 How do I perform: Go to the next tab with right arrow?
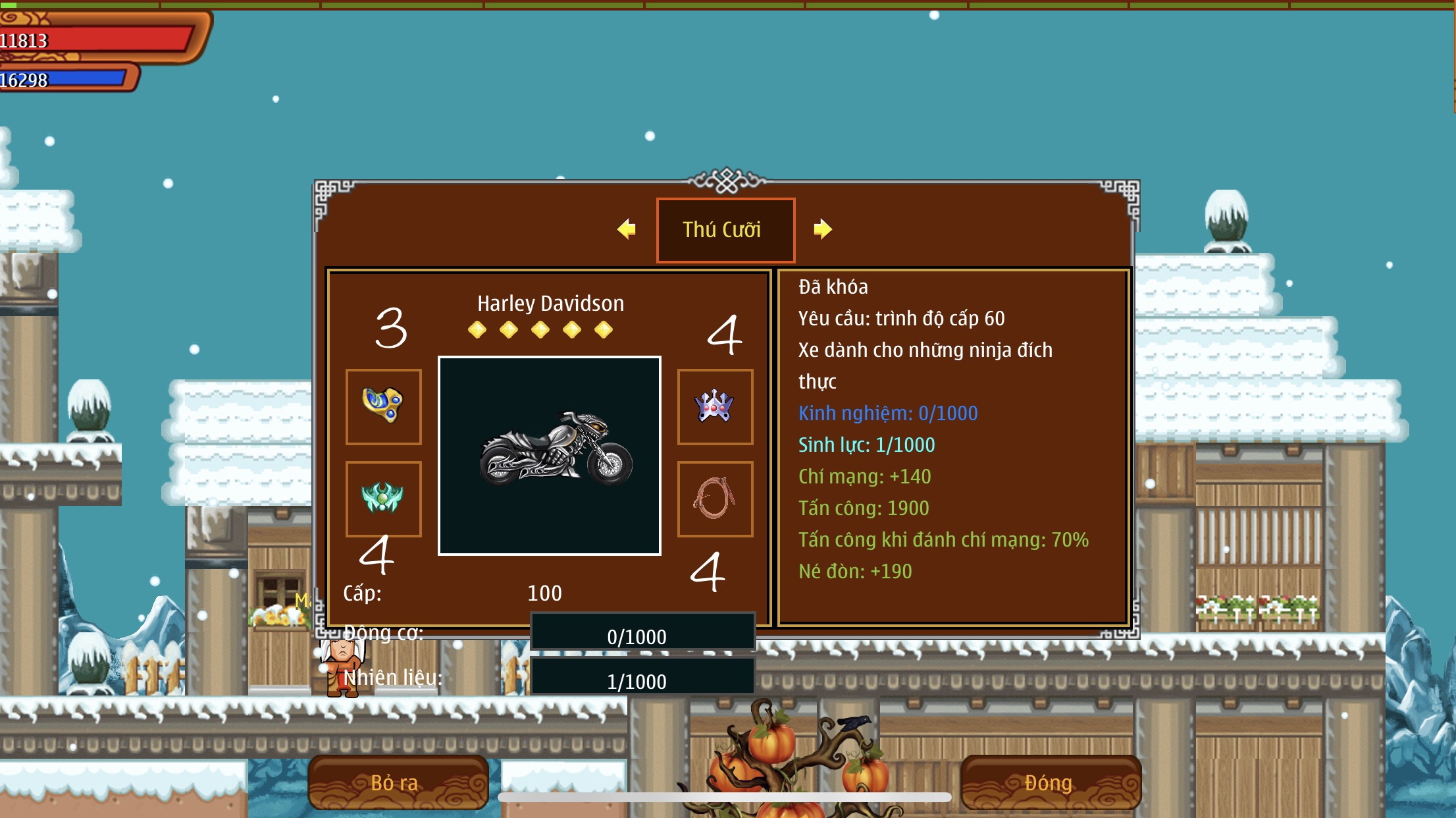pyautogui.click(x=822, y=229)
